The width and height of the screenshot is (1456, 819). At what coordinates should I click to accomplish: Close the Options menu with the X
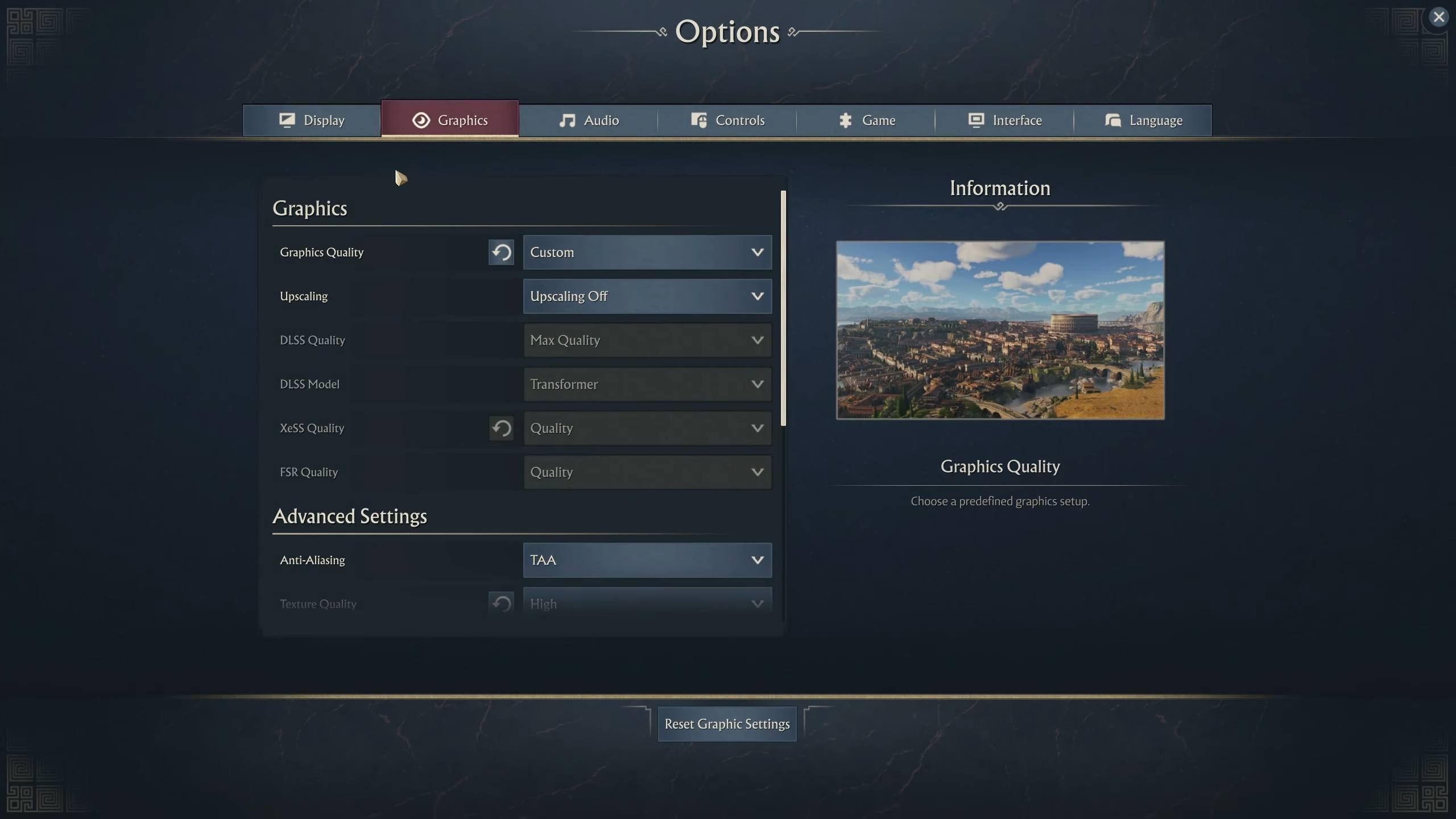[1440, 16]
